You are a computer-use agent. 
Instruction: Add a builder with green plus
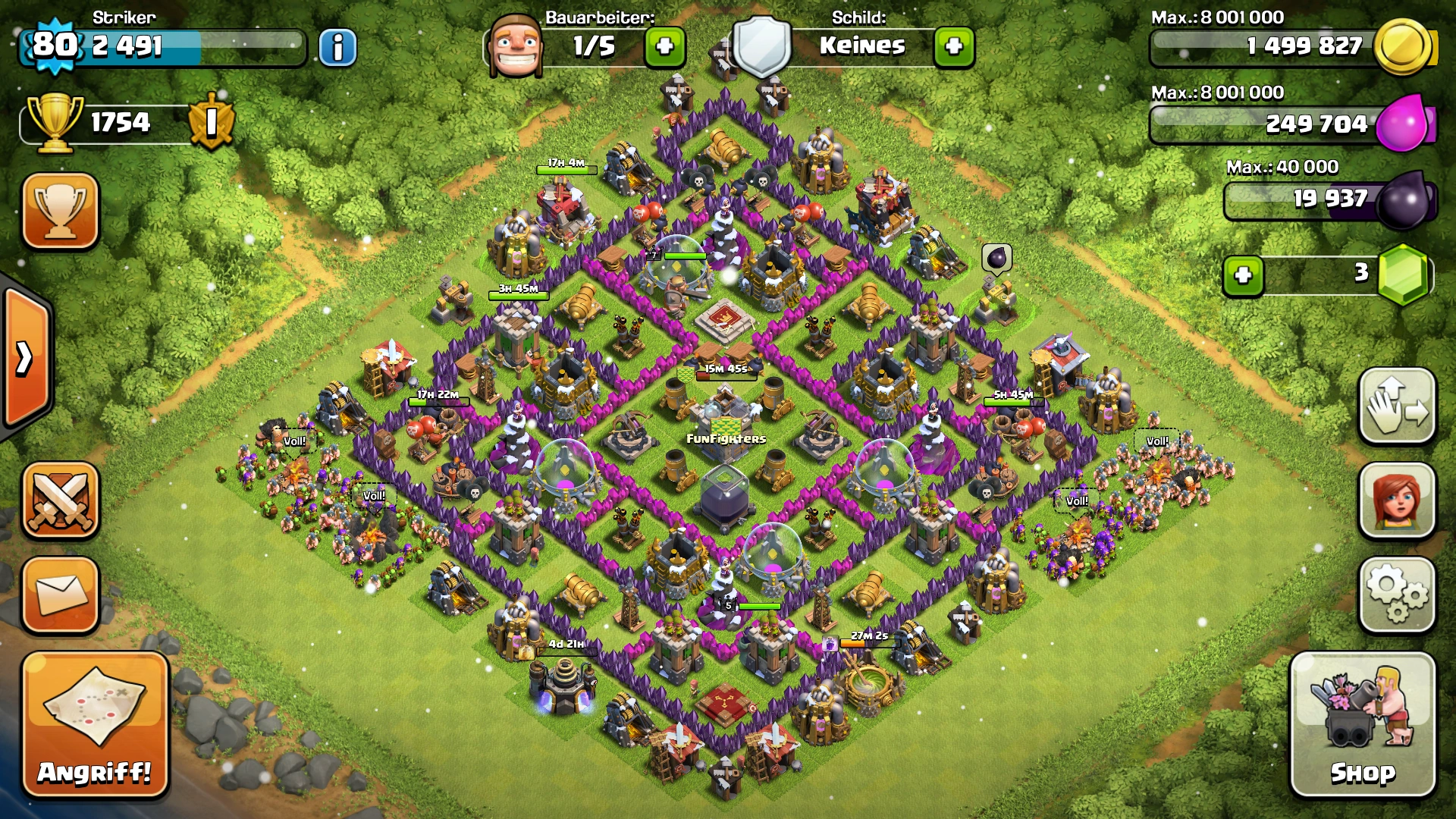point(665,47)
